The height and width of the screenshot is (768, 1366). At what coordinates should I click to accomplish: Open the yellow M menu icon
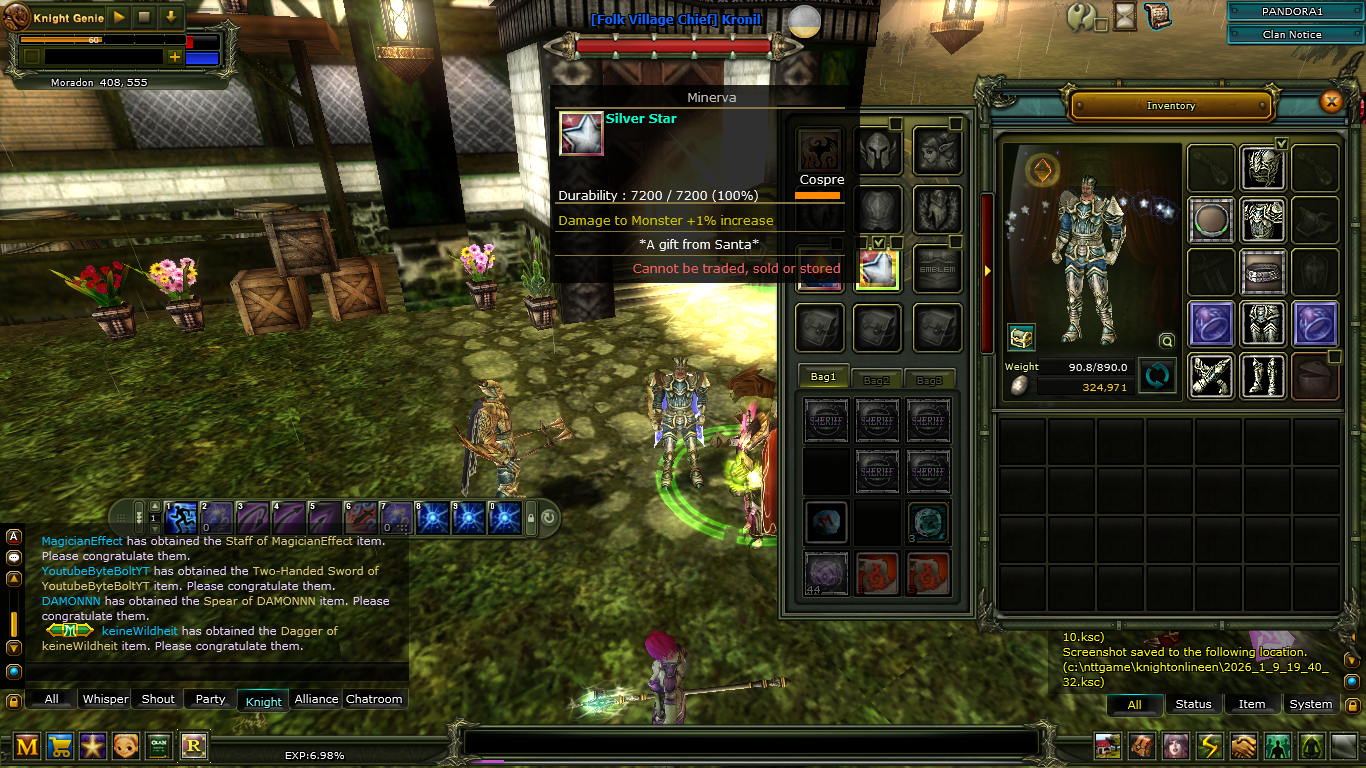tap(27, 745)
